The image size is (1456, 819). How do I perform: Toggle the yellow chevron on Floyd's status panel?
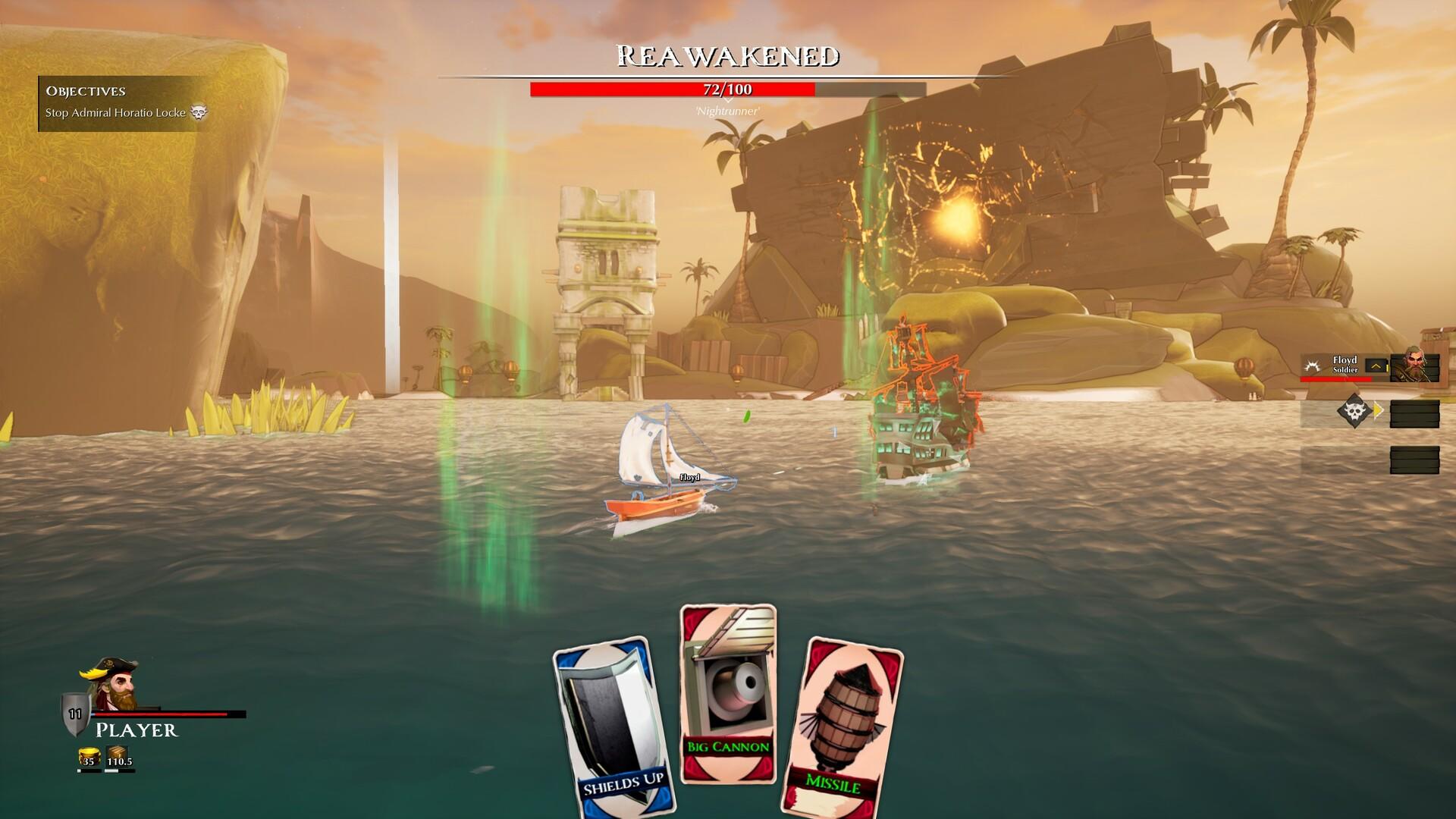[1376, 366]
